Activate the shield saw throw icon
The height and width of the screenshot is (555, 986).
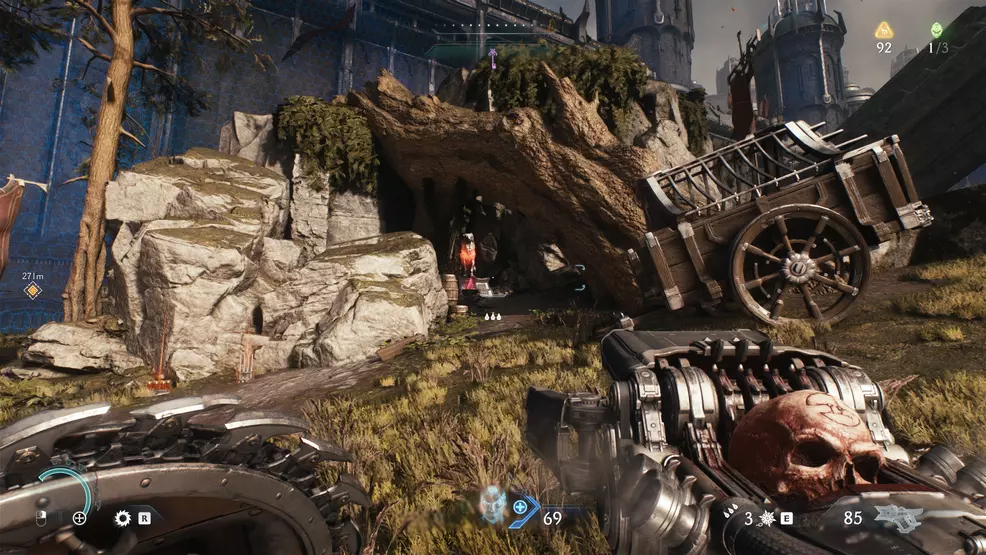coord(123,518)
